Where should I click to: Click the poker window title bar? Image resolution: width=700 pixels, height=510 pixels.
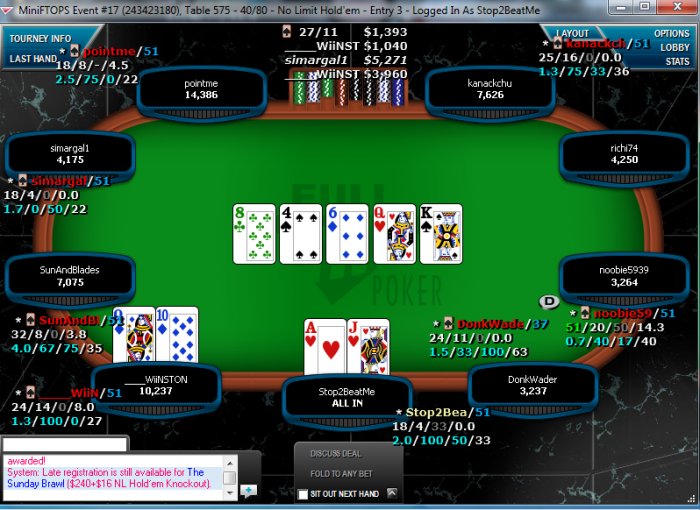[350, 8]
